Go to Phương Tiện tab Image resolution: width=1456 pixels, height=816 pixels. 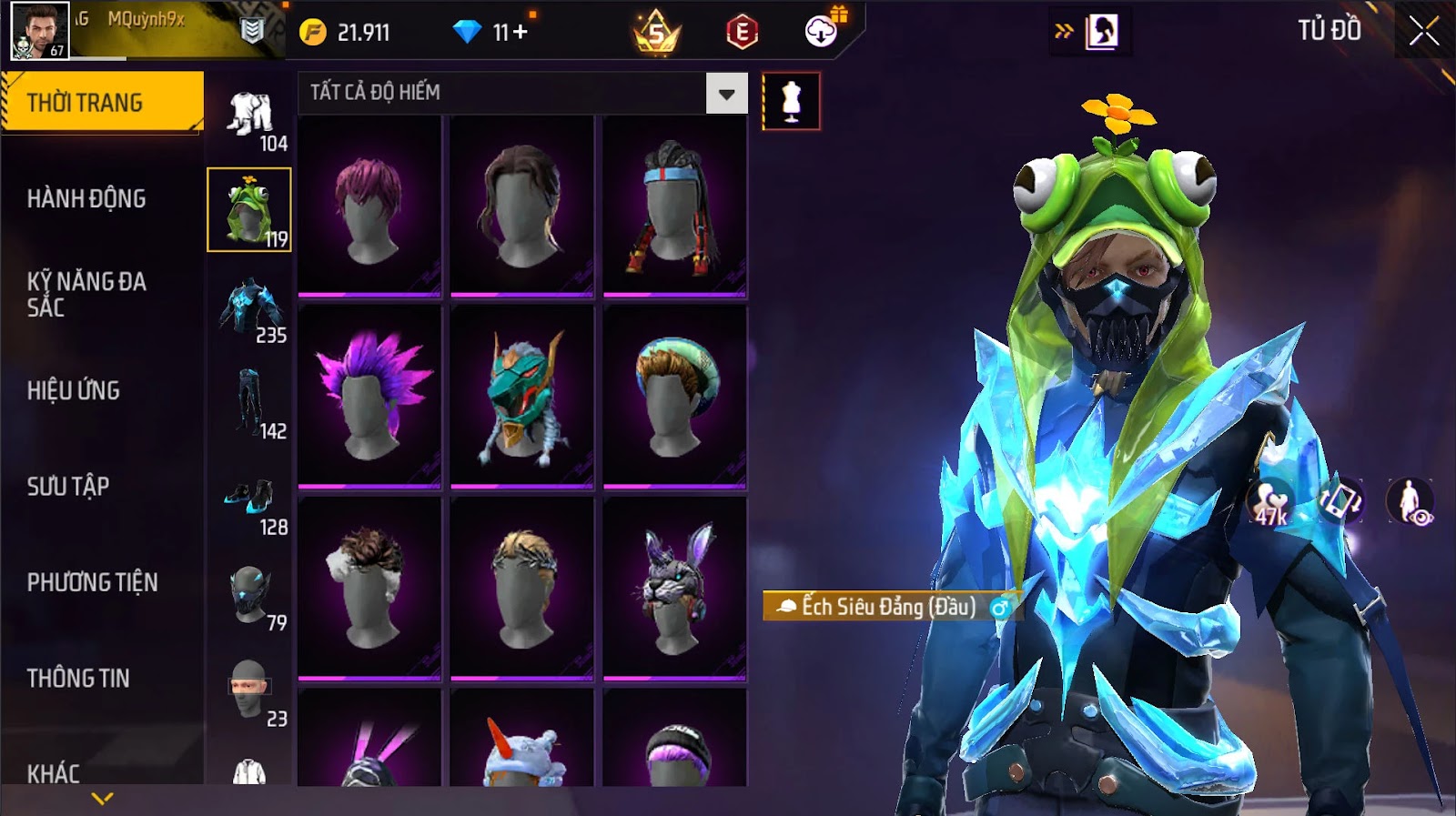click(x=92, y=582)
